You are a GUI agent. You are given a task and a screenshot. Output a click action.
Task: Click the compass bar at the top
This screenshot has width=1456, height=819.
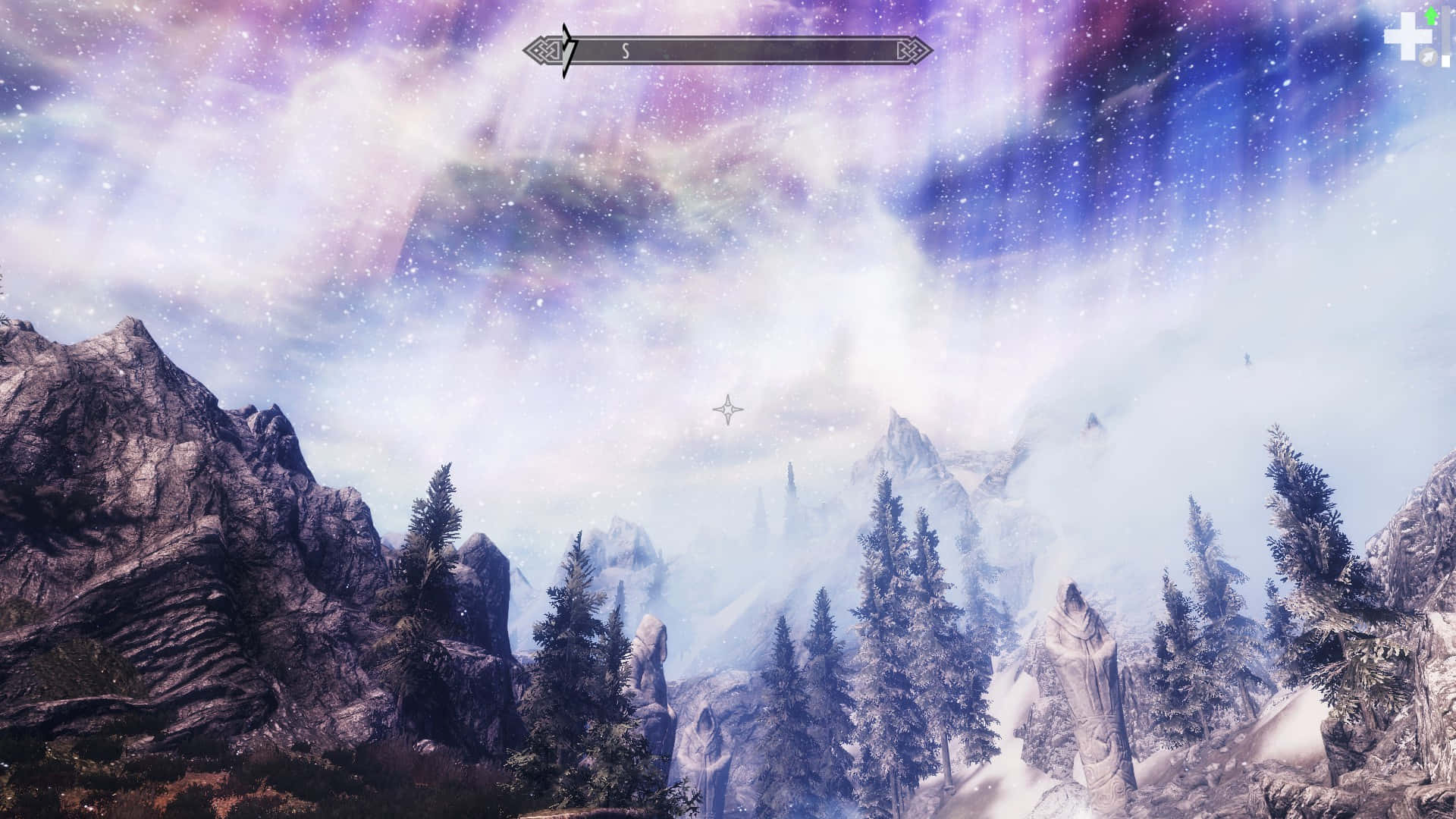(728, 52)
